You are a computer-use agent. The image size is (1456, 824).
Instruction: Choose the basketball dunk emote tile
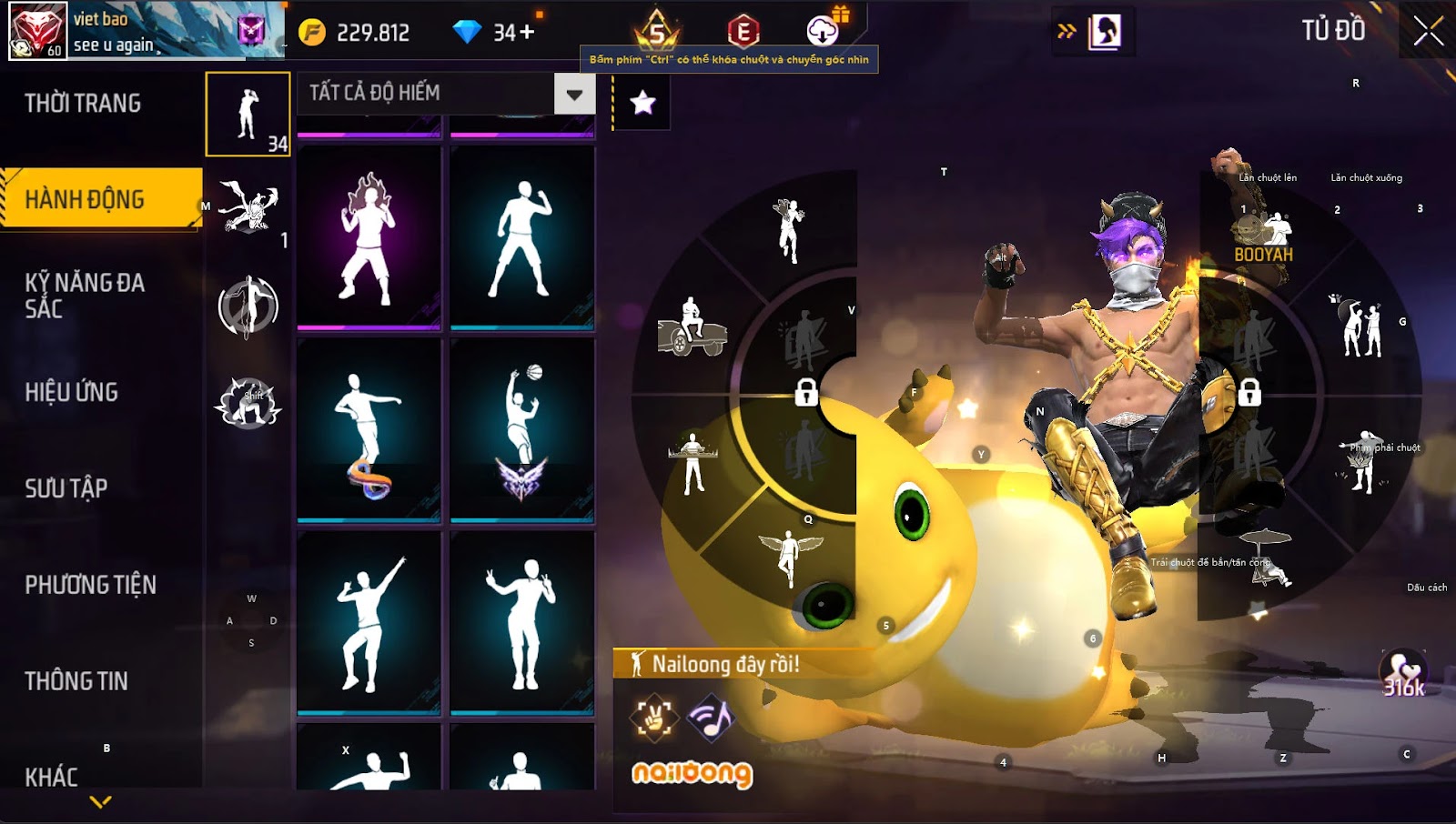click(x=521, y=429)
